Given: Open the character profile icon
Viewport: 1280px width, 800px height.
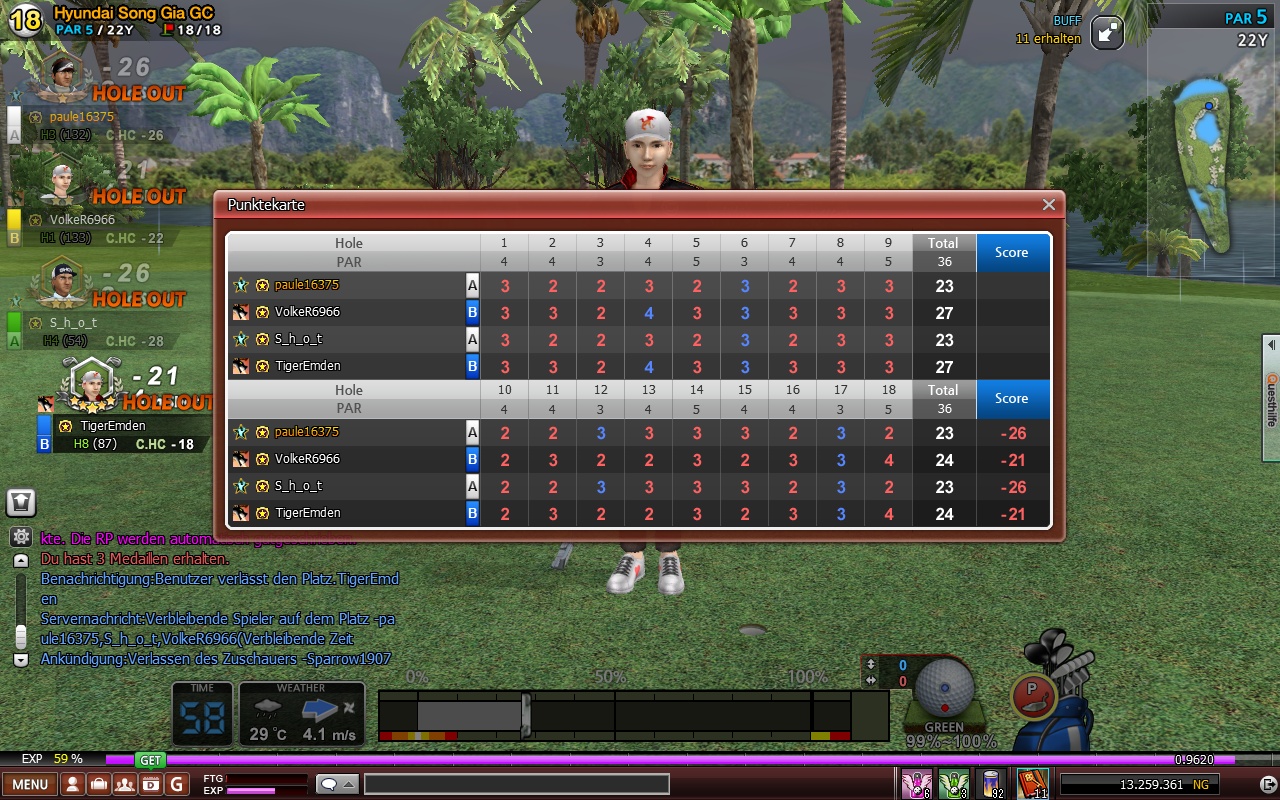Looking at the screenshot, I should point(73,784).
